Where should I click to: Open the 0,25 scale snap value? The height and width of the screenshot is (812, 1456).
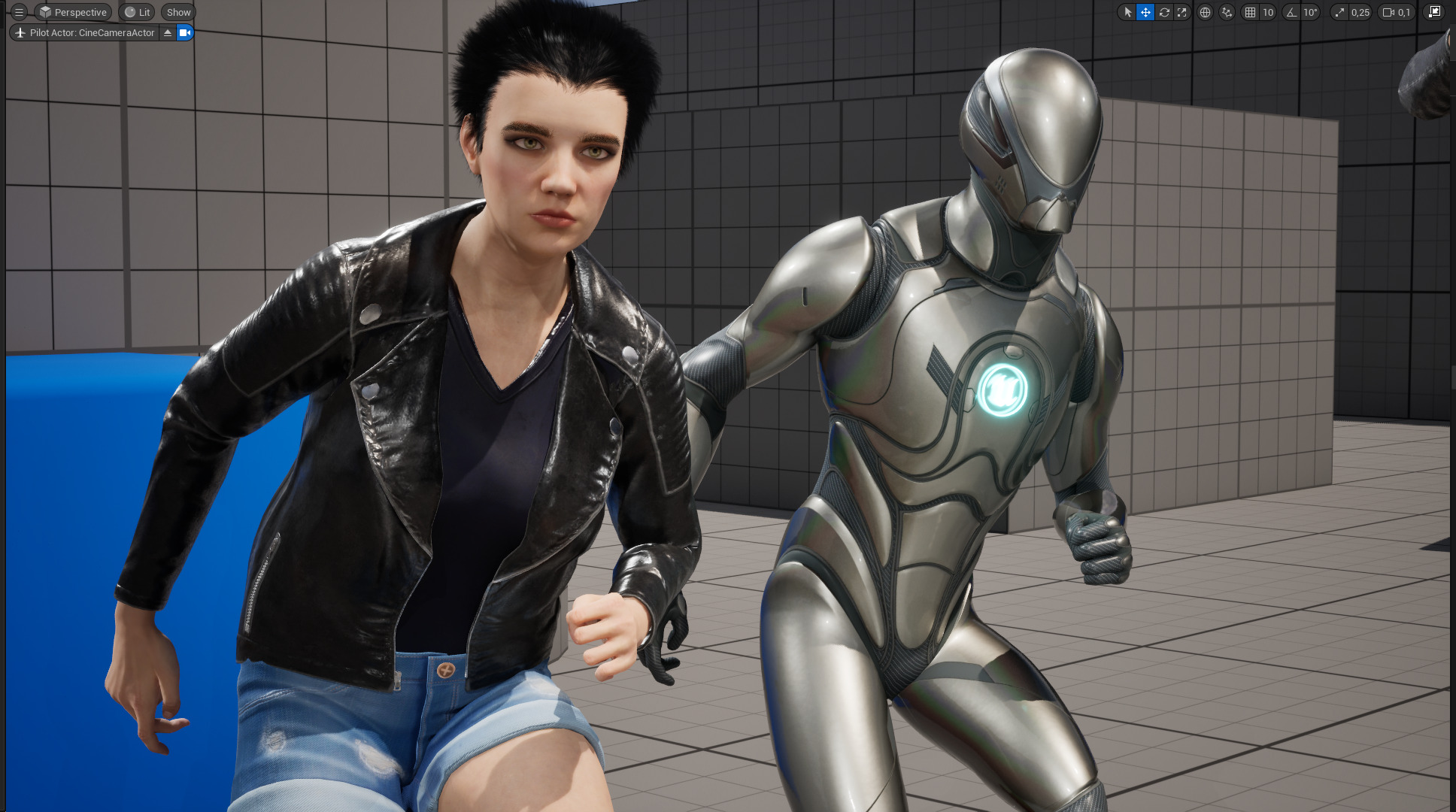pos(1360,12)
